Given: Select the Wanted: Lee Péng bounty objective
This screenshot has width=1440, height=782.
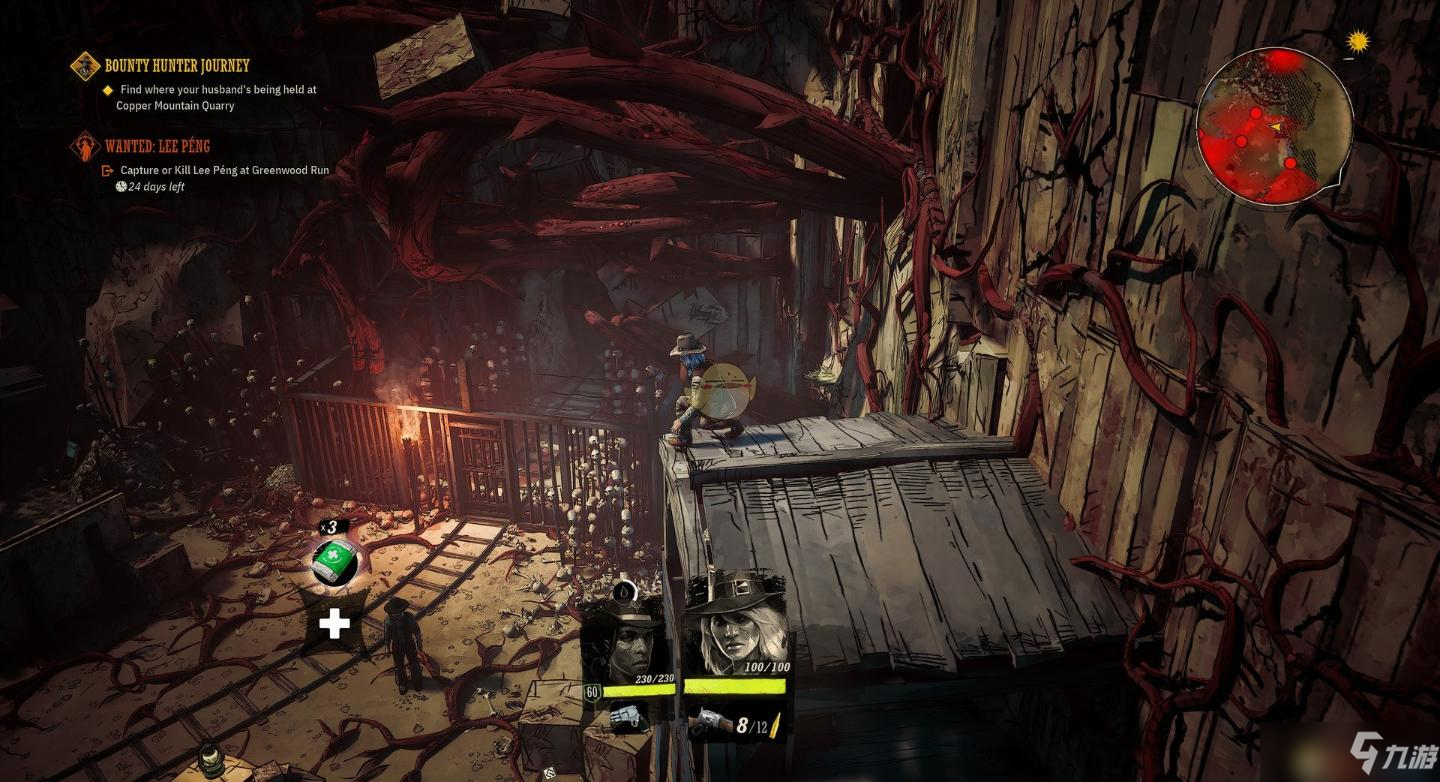Looking at the screenshot, I should (x=157, y=146).
